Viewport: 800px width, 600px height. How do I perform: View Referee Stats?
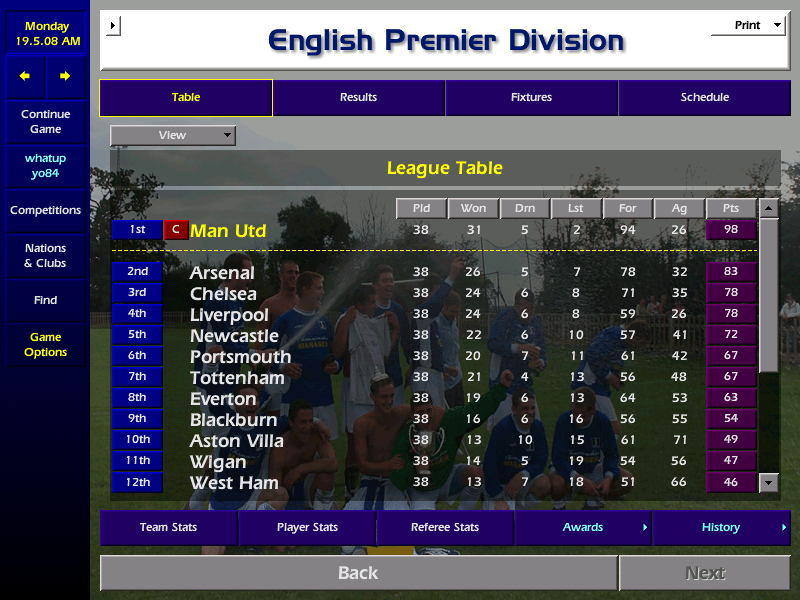point(445,528)
